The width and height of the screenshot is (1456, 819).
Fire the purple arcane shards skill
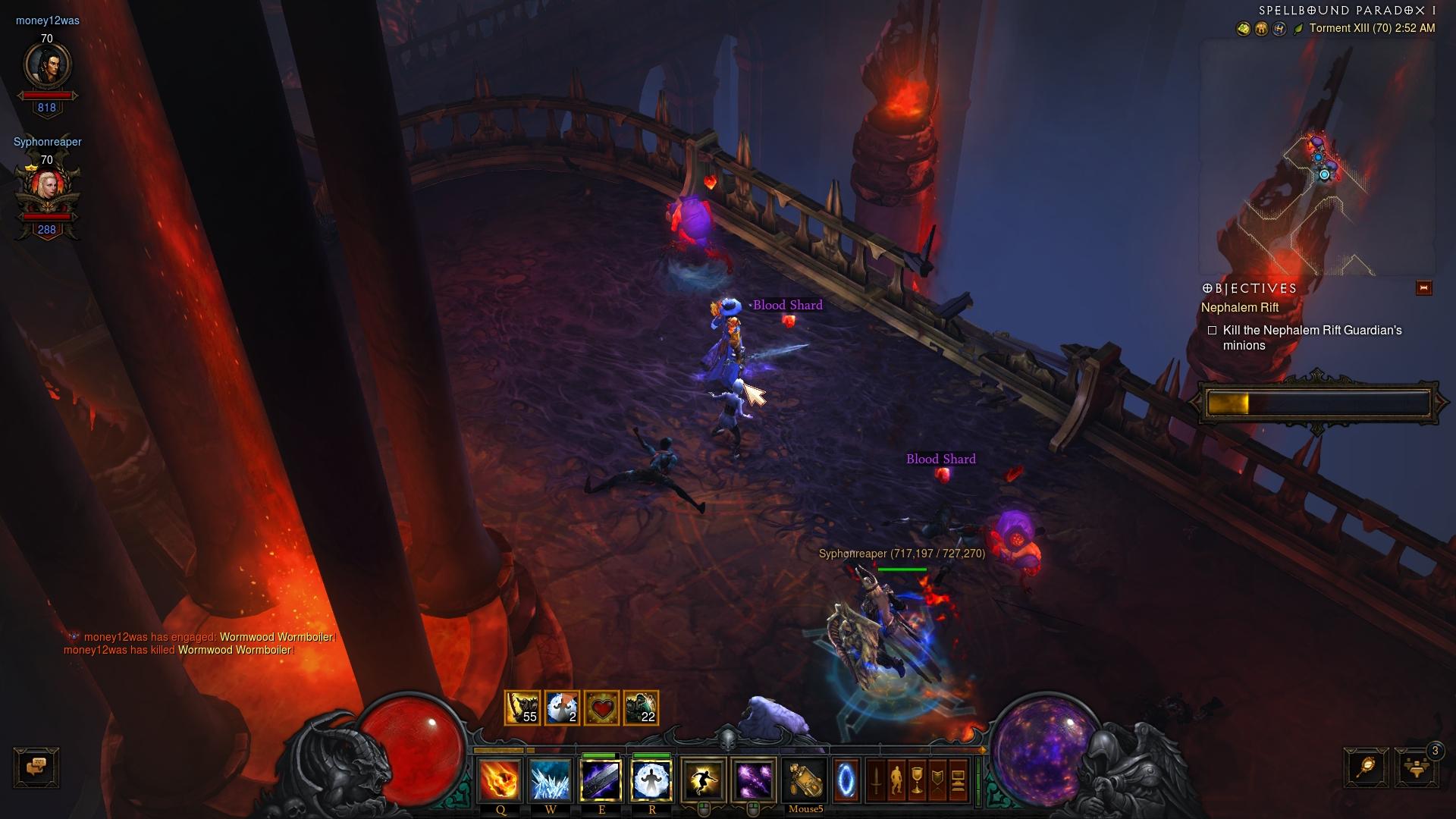click(754, 780)
